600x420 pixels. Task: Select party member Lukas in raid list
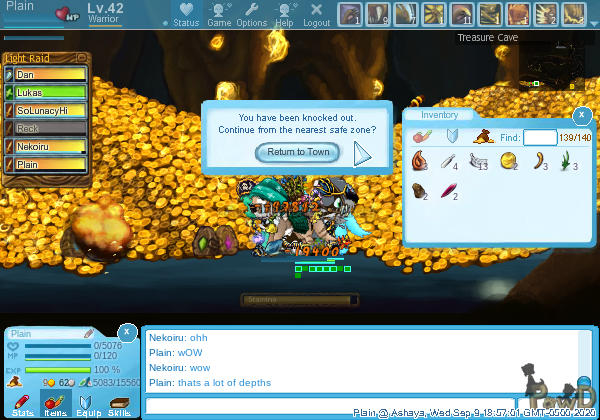(47, 92)
